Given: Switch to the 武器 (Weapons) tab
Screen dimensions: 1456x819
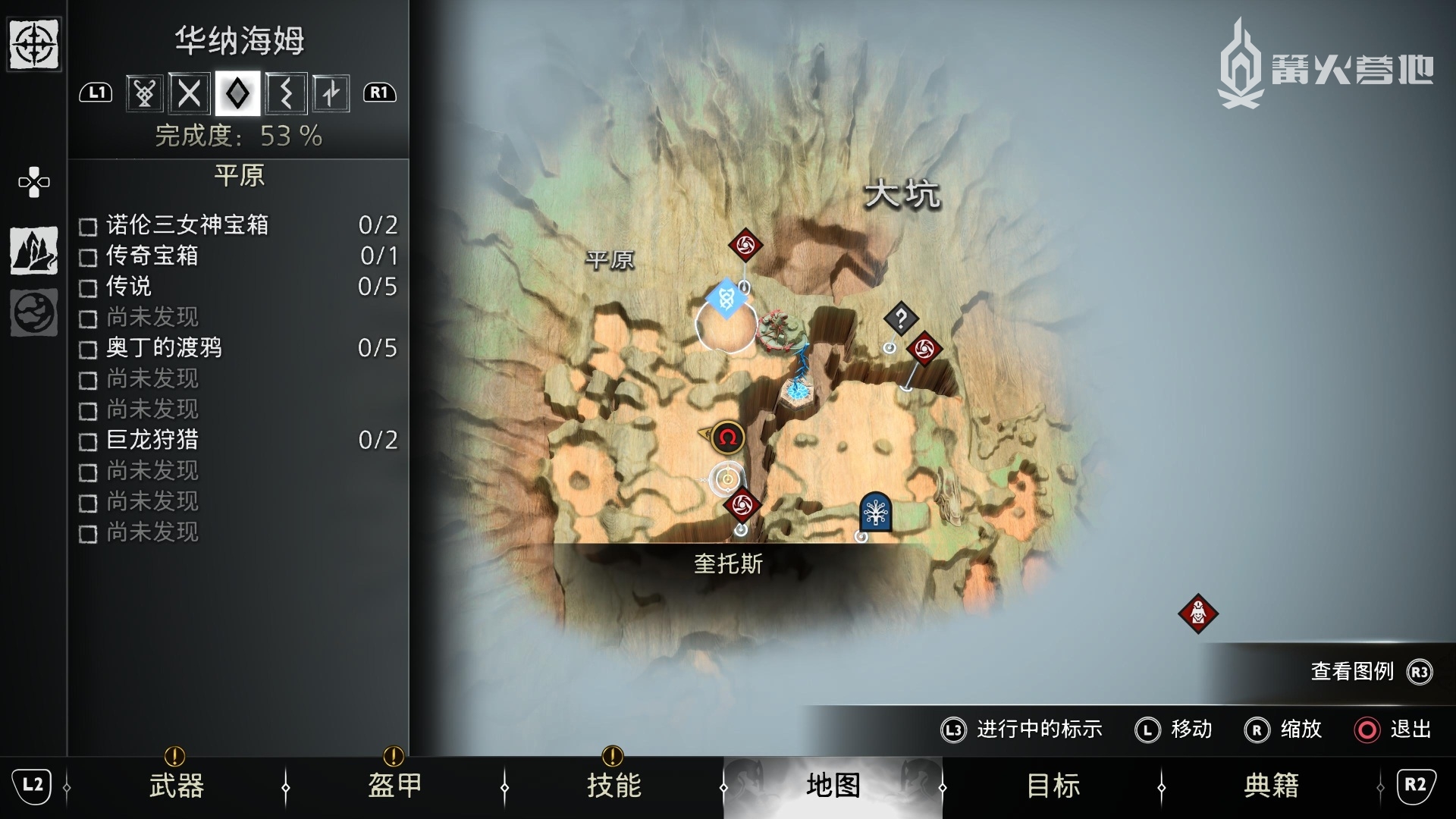Looking at the screenshot, I should (176, 786).
